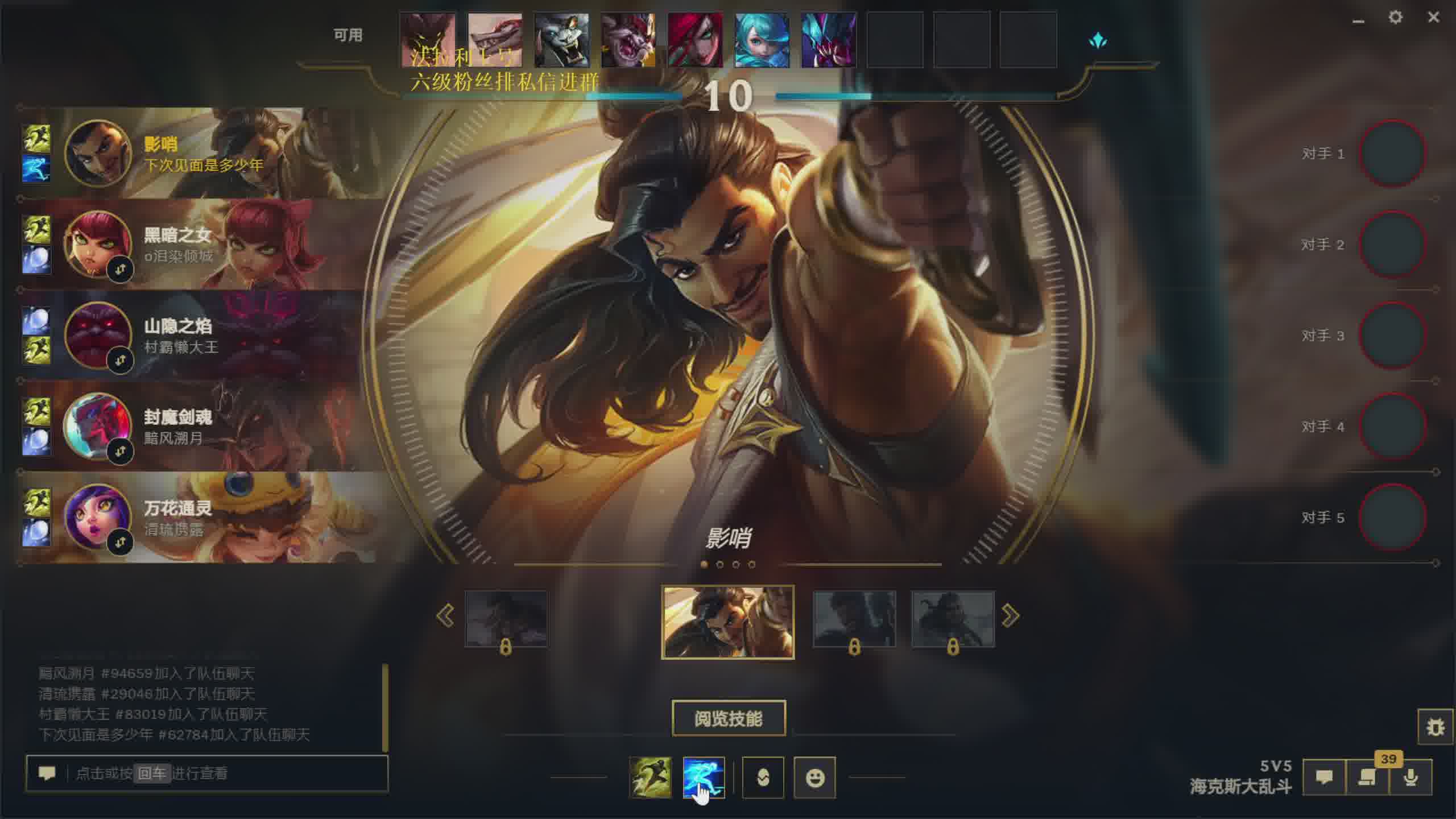Screen dimensions: 1456x819
Task: Click the team chat input box
Action: coord(227,773)
